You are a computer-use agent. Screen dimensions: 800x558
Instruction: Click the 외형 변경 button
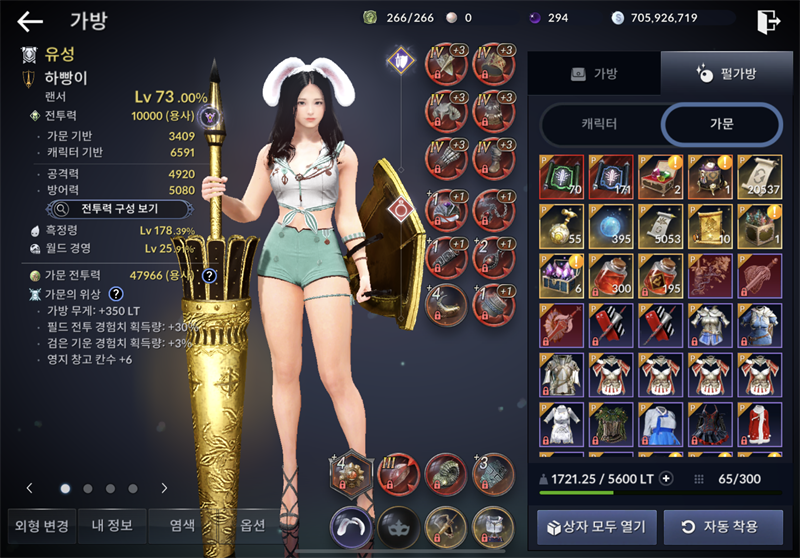(x=41, y=524)
